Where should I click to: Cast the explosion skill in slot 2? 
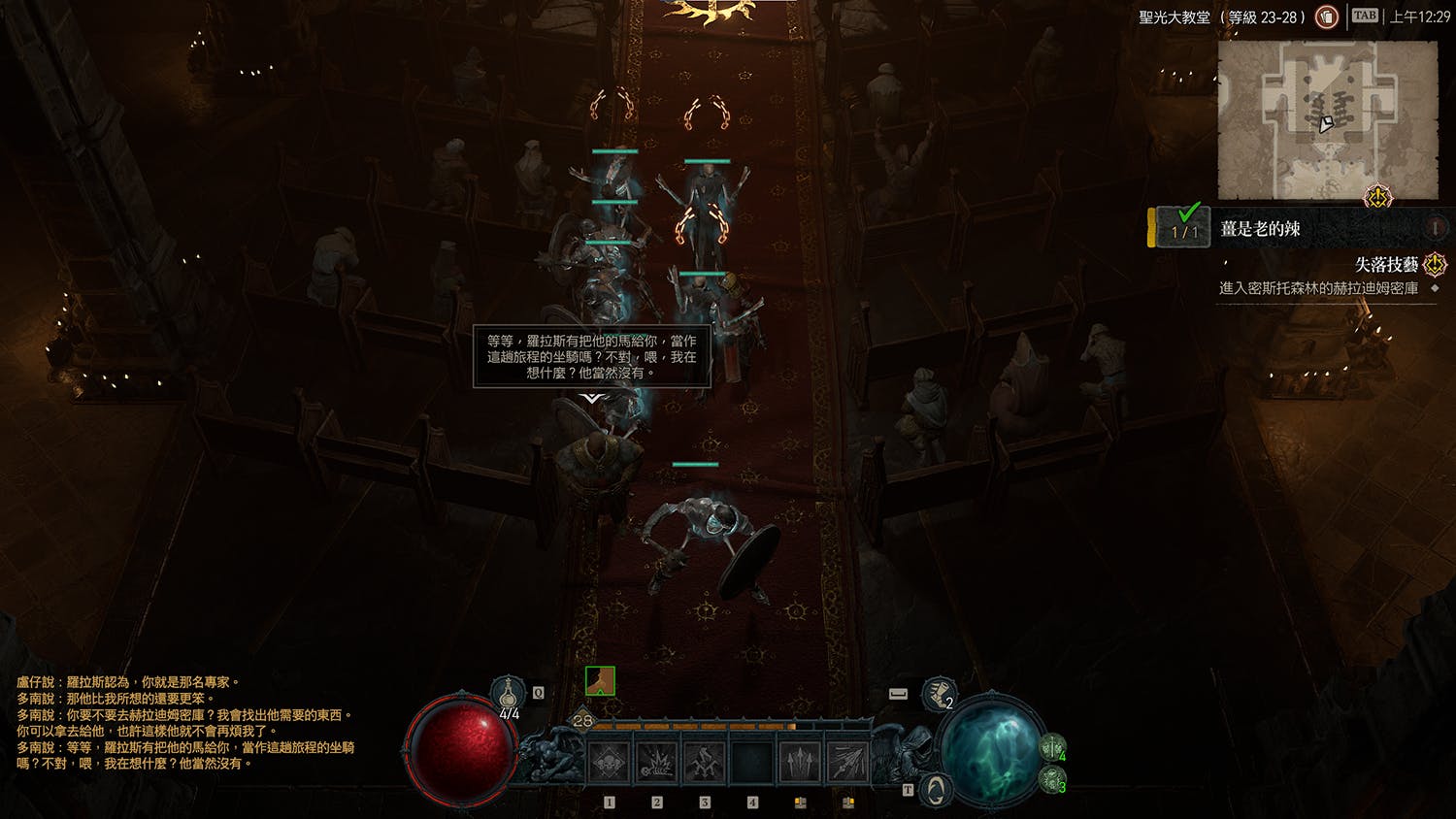pyautogui.click(x=656, y=764)
